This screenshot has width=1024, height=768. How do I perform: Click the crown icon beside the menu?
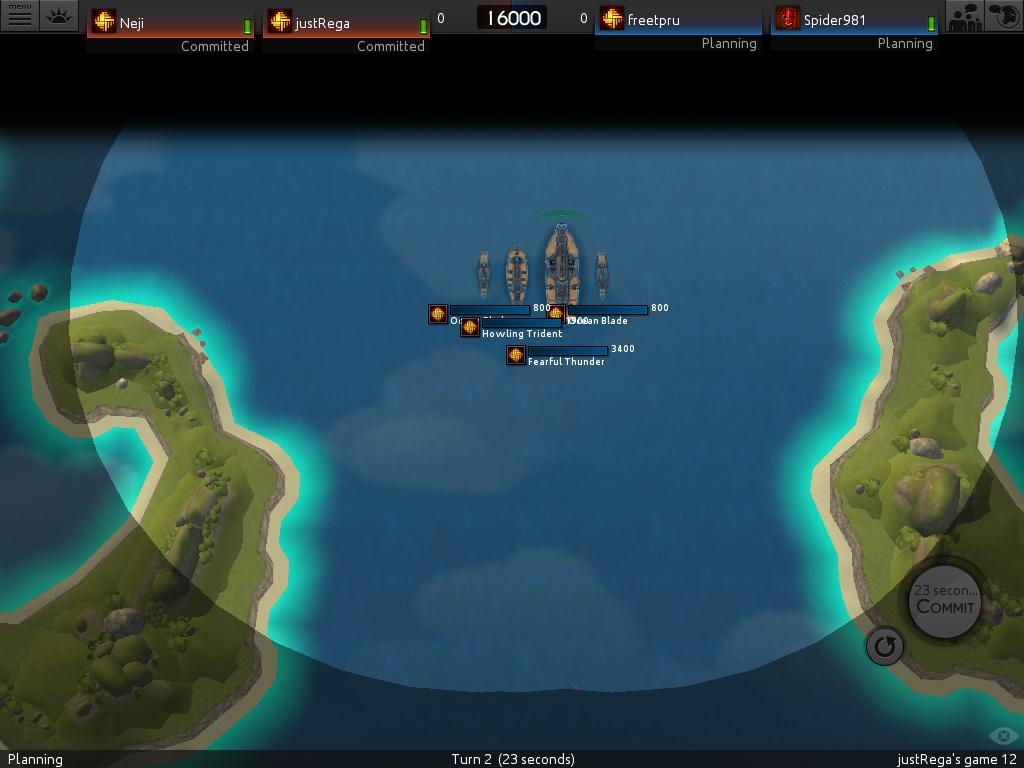coord(59,16)
